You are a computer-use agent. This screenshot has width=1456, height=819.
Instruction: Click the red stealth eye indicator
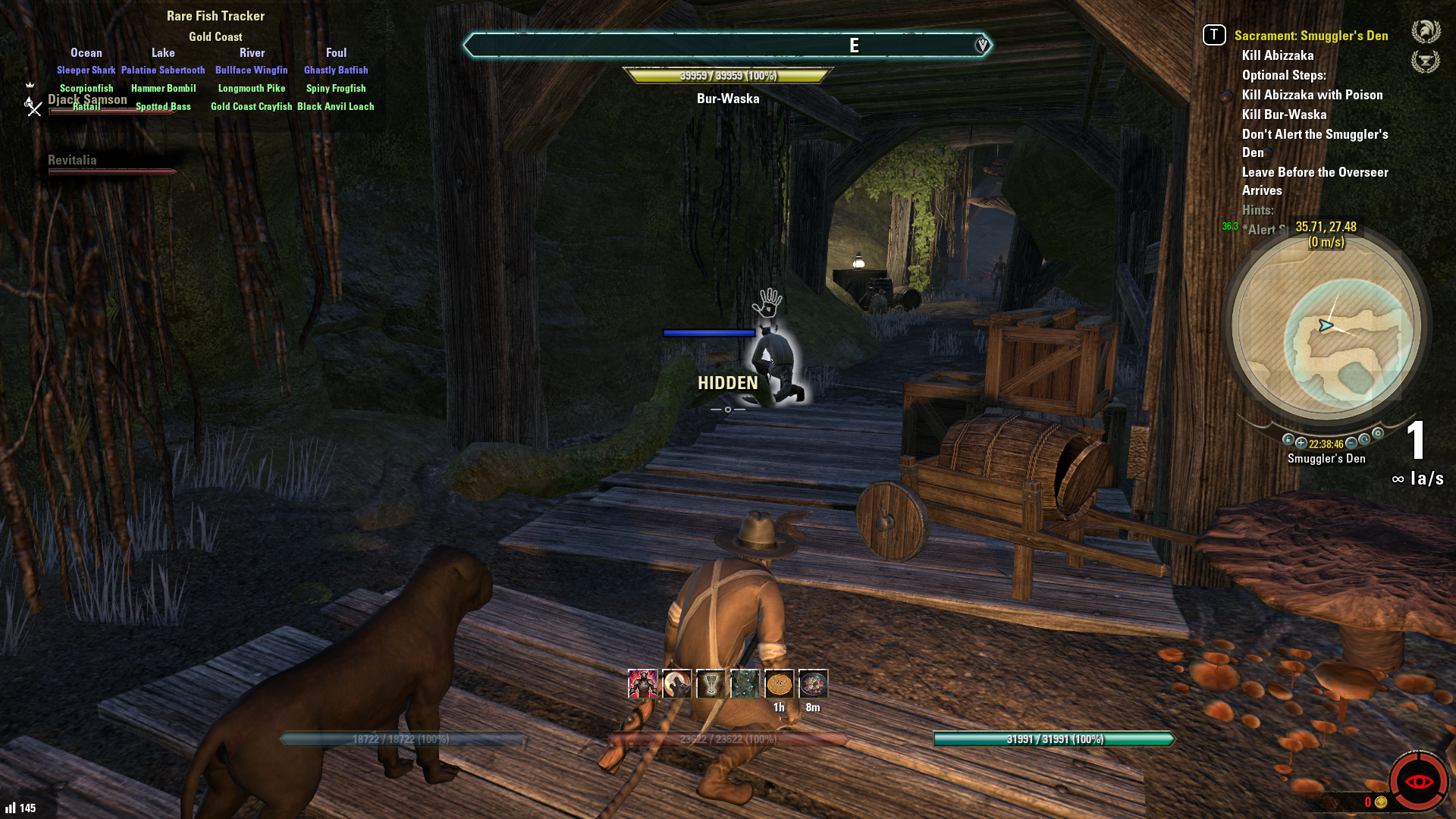(1418, 781)
